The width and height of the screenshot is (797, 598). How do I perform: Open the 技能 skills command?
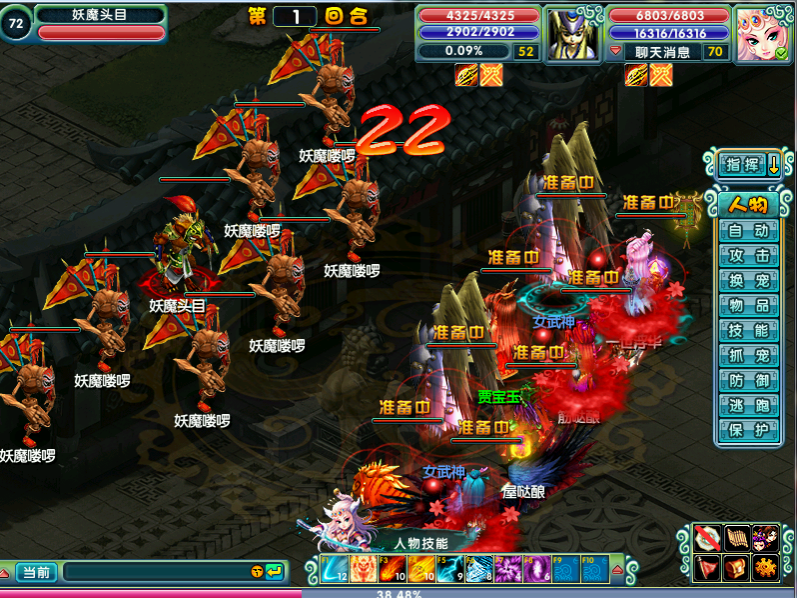click(748, 331)
